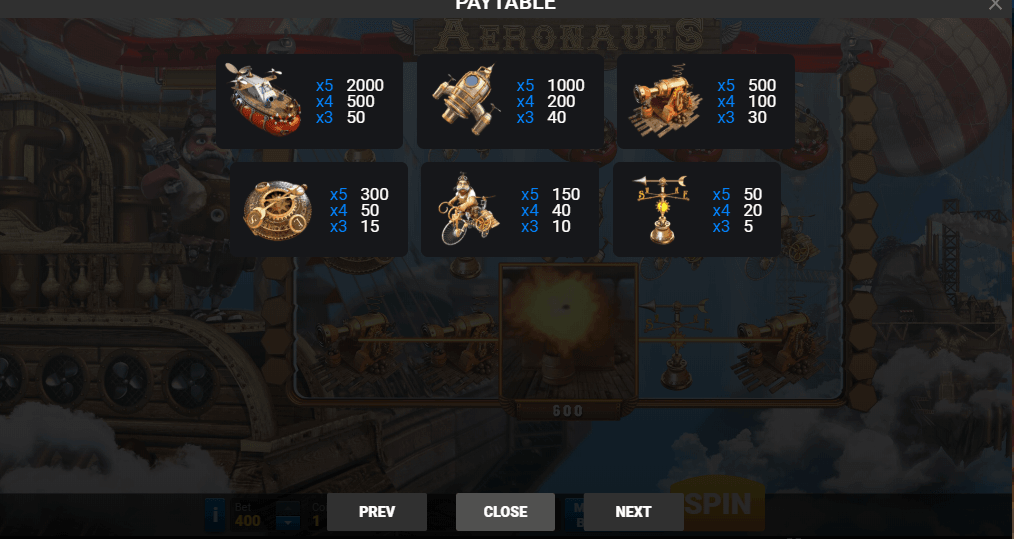Dismiss the paytable using the X icon
1014x539 pixels.
pos(995,4)
